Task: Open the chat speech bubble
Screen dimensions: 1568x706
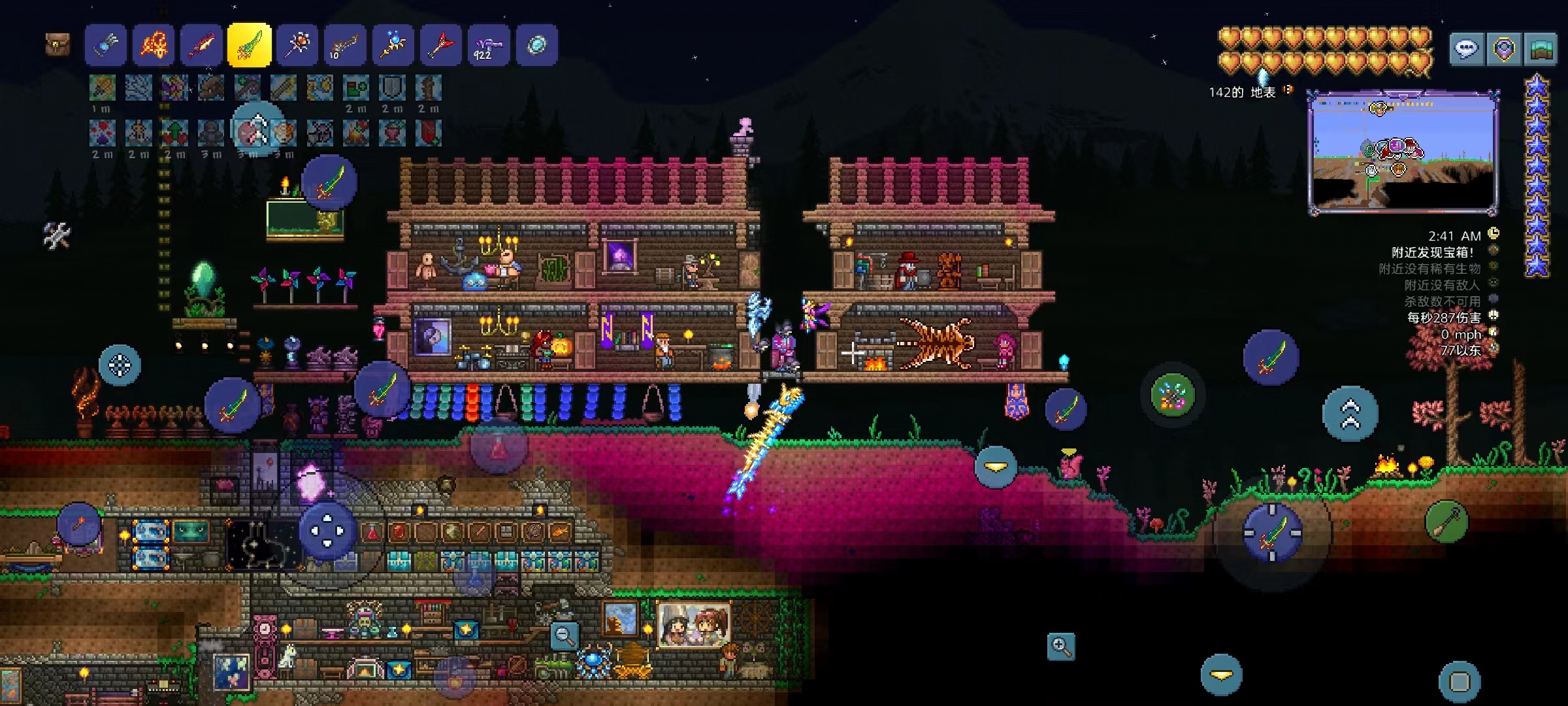Action: 1466,49
